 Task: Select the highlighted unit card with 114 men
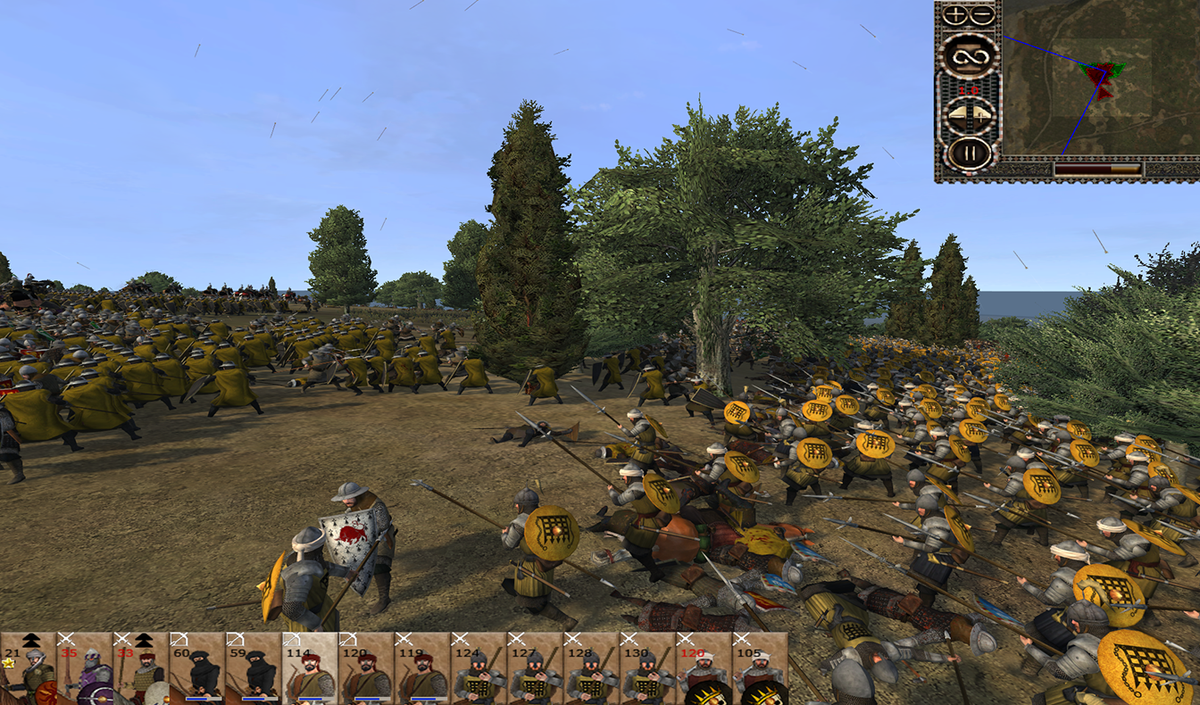coord(309,668)
